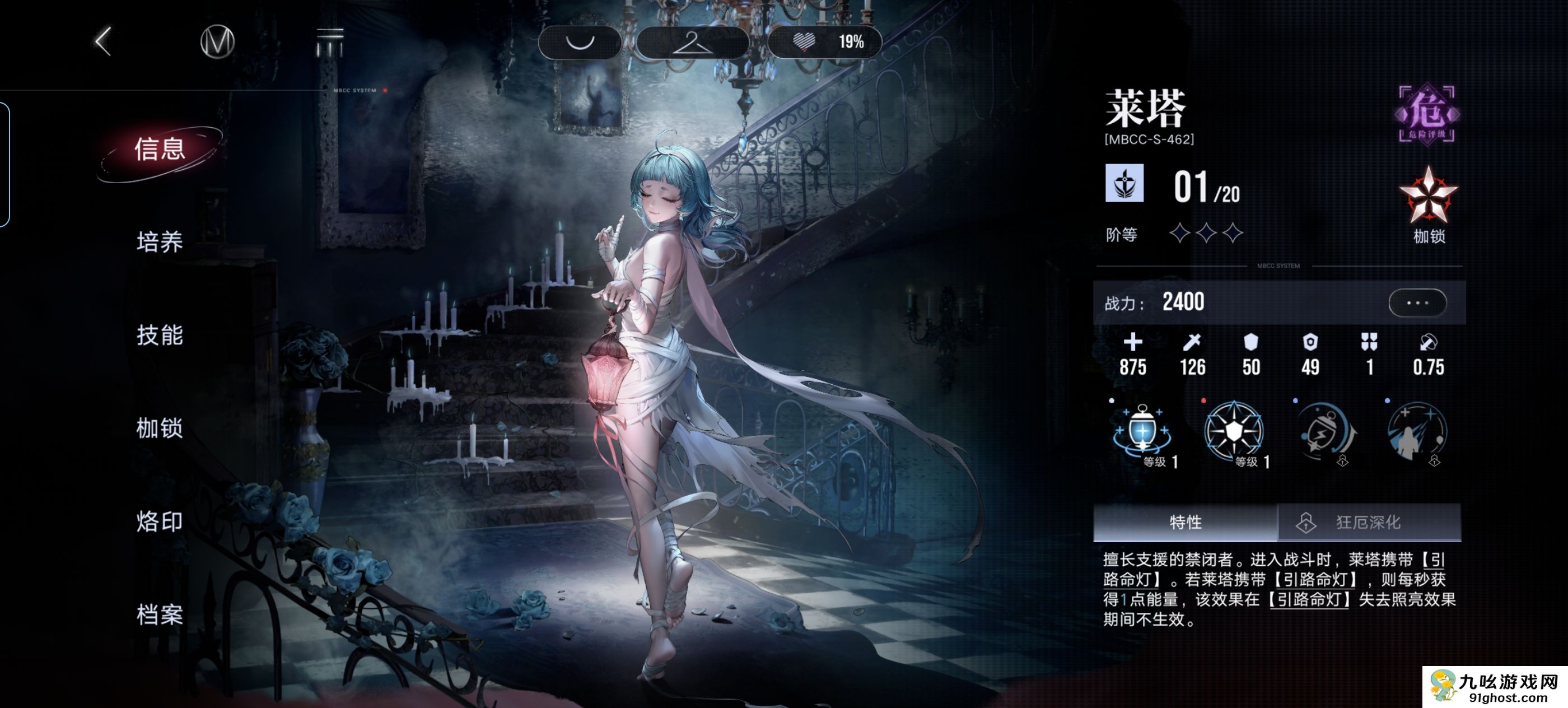Screen dimensions: 1568x708
Task: Open the 档案 archive menu entry
Action: [160, 615]
